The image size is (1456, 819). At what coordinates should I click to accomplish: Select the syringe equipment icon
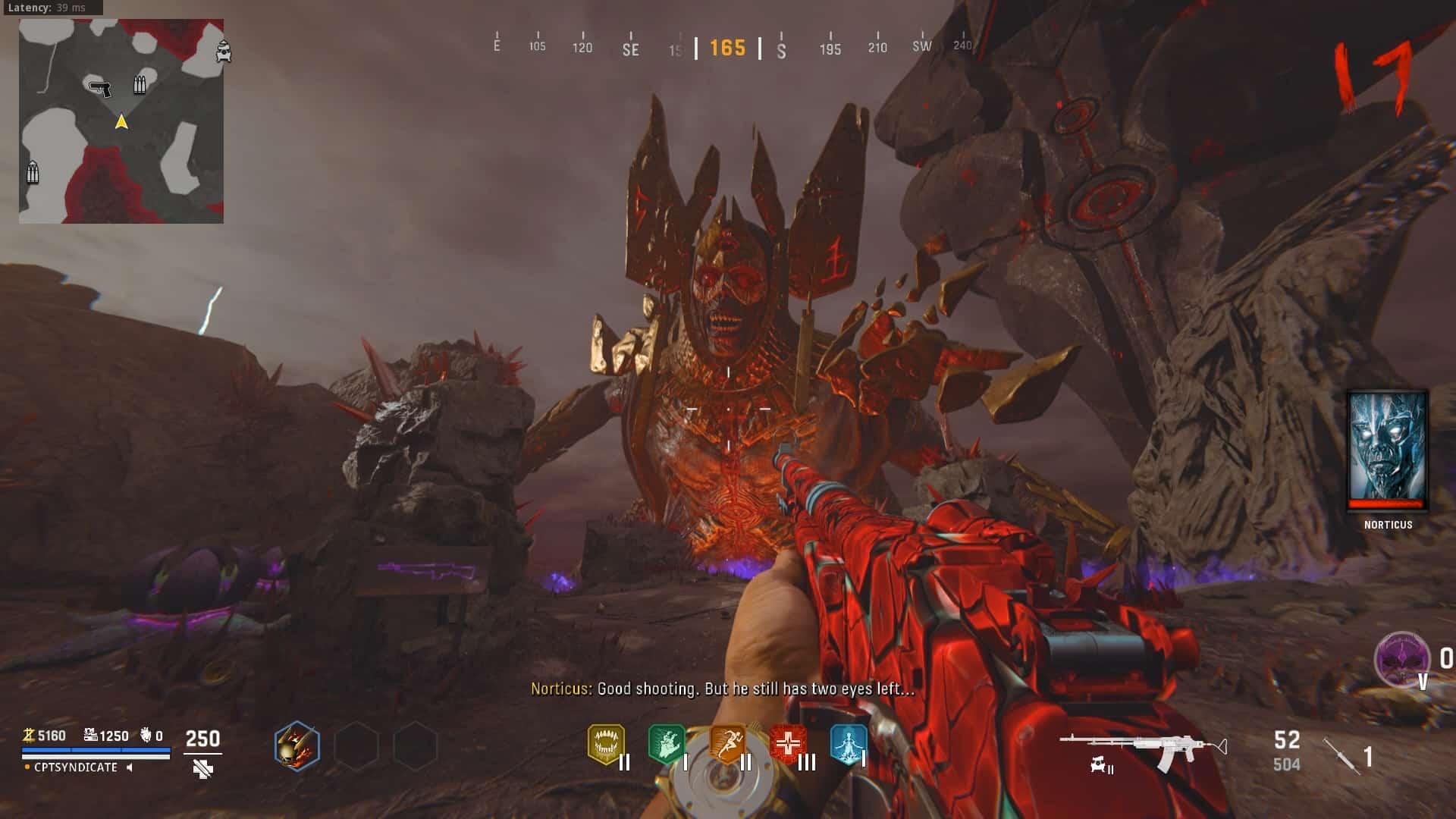(x=1341, y=756)
